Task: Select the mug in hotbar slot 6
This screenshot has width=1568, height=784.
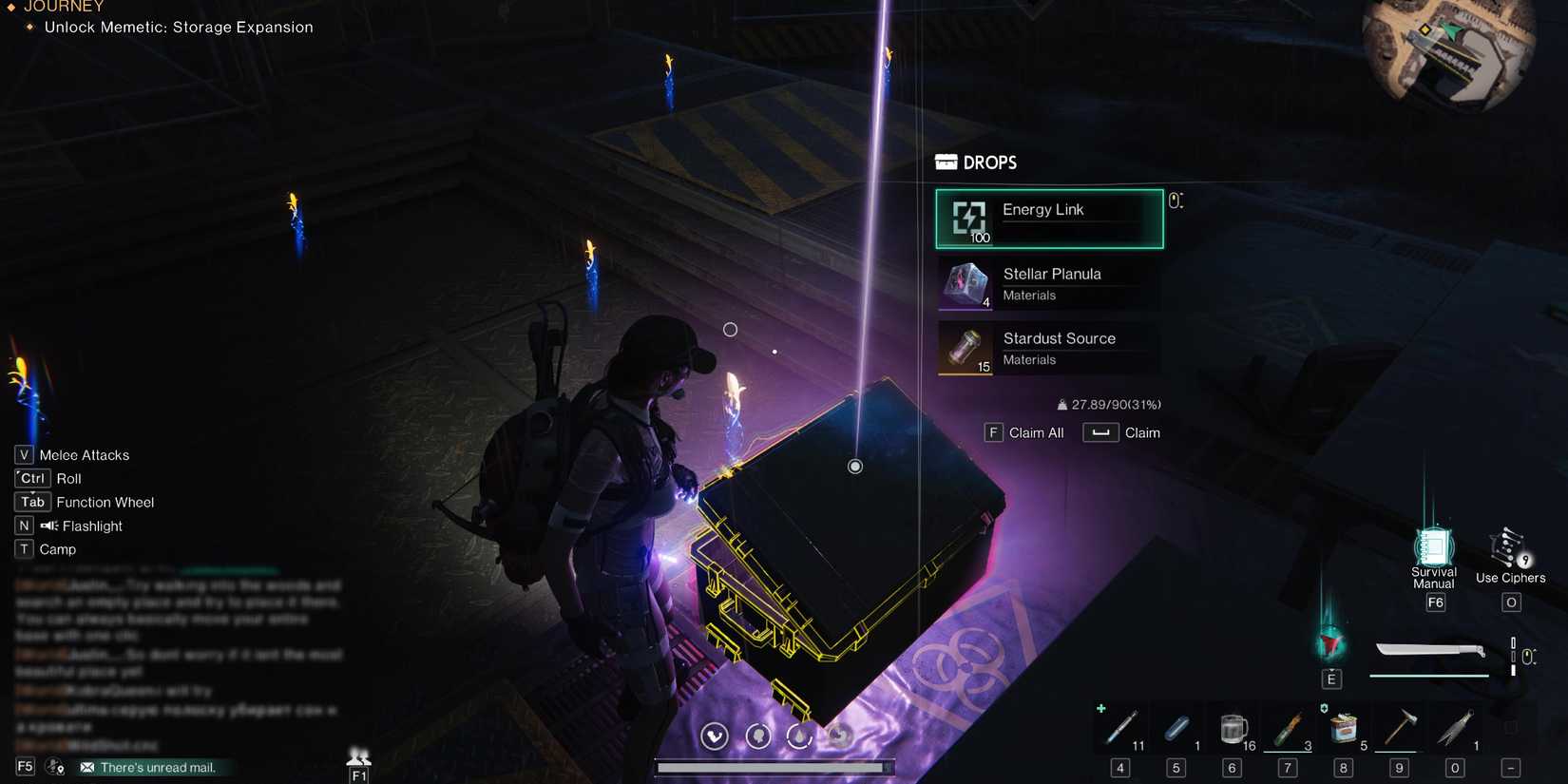Action: [x=1232, y=727]
